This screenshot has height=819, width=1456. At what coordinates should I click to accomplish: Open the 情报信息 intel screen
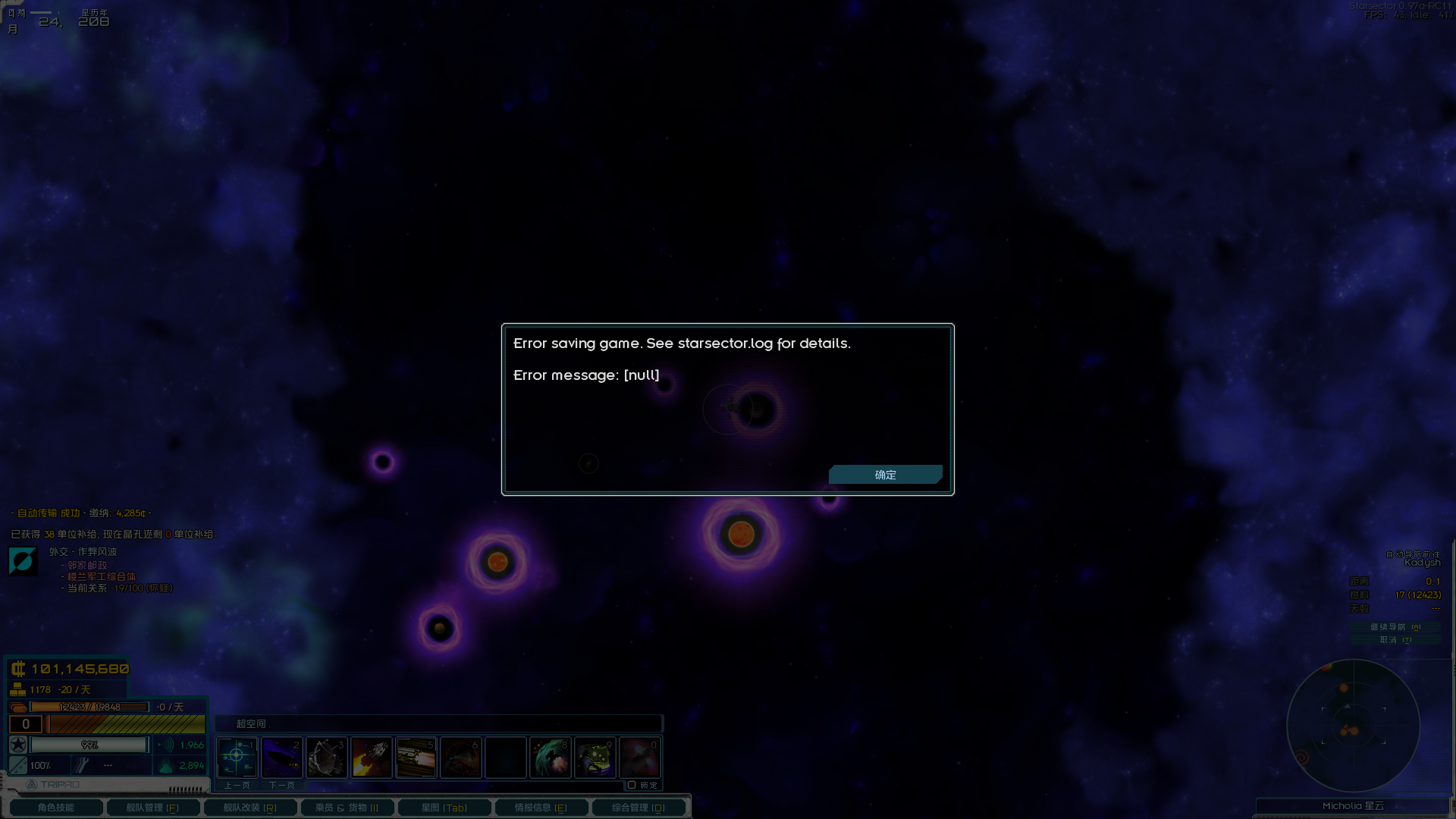click(541, 808)
